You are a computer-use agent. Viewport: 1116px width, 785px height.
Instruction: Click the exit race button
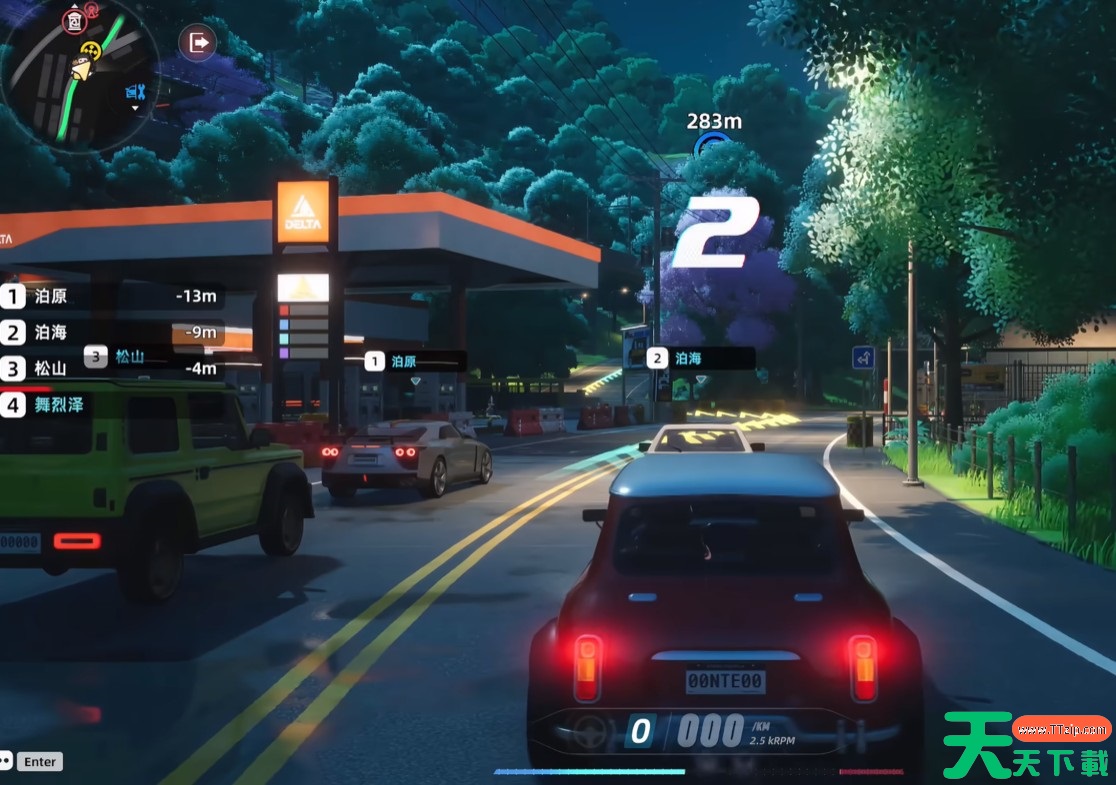(x=198, y=43)
